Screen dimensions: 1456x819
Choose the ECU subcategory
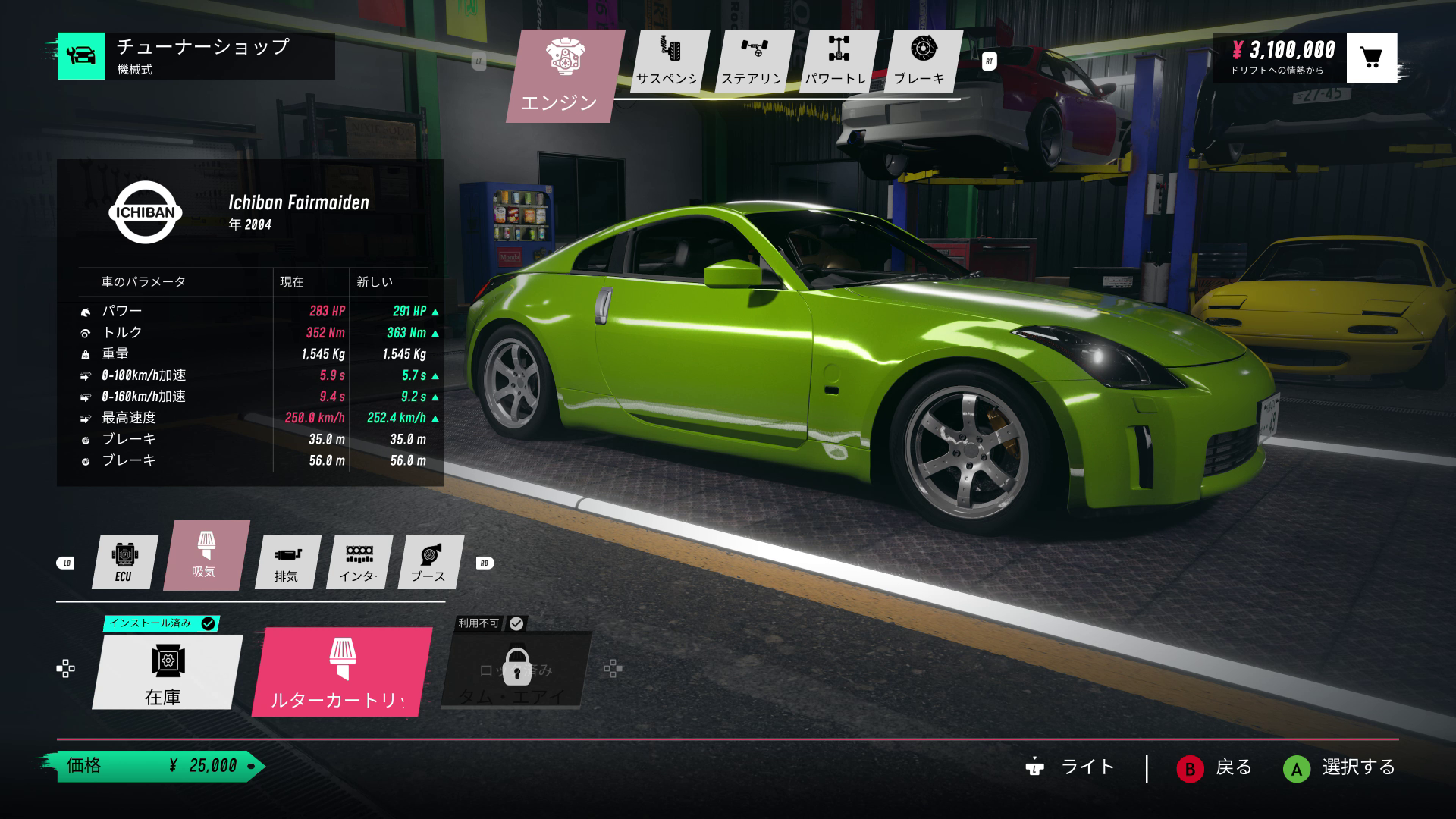pos(124,562)
